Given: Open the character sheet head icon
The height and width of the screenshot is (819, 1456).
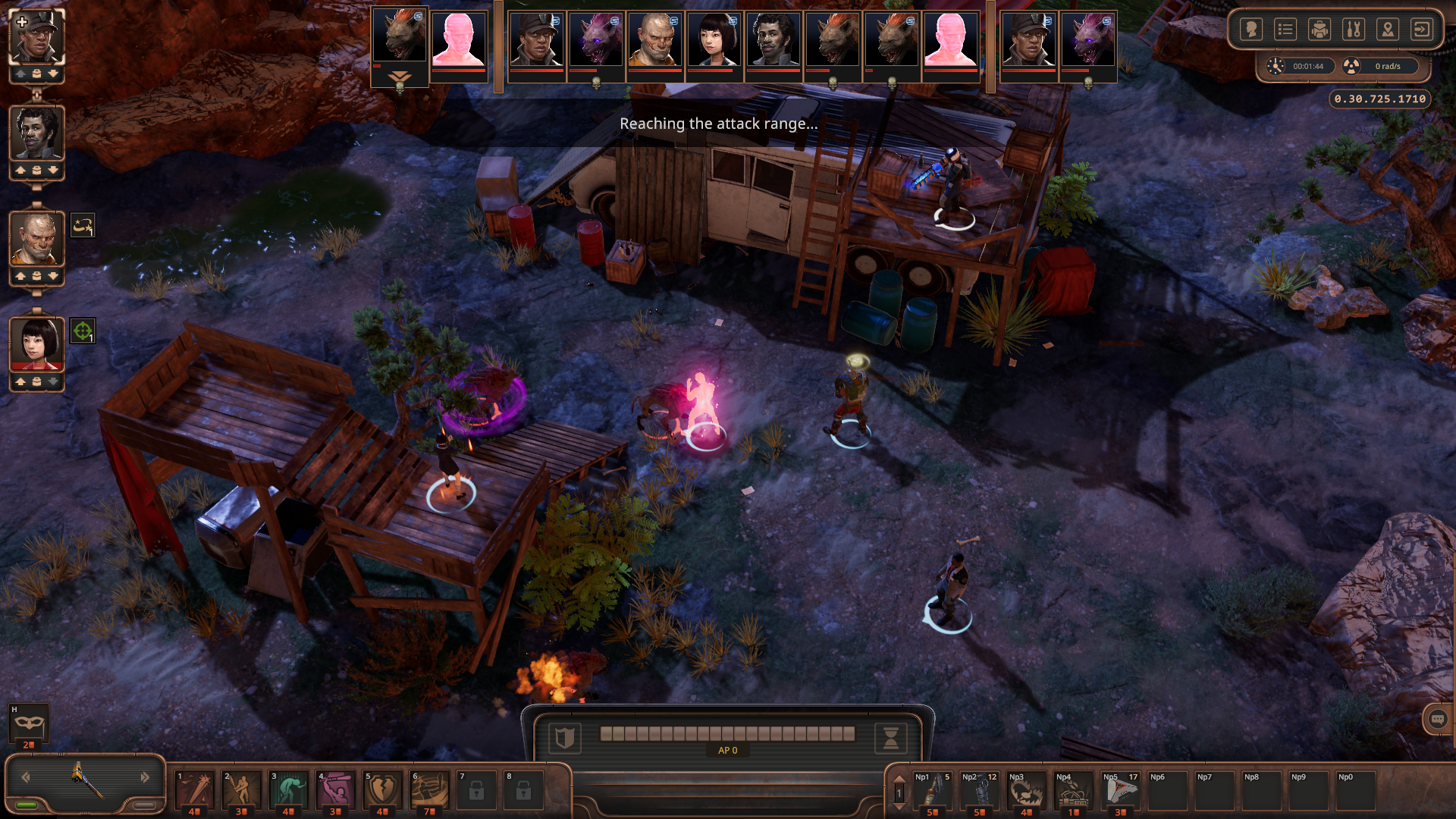Looking at the screenshot, I should [1251, 30].
